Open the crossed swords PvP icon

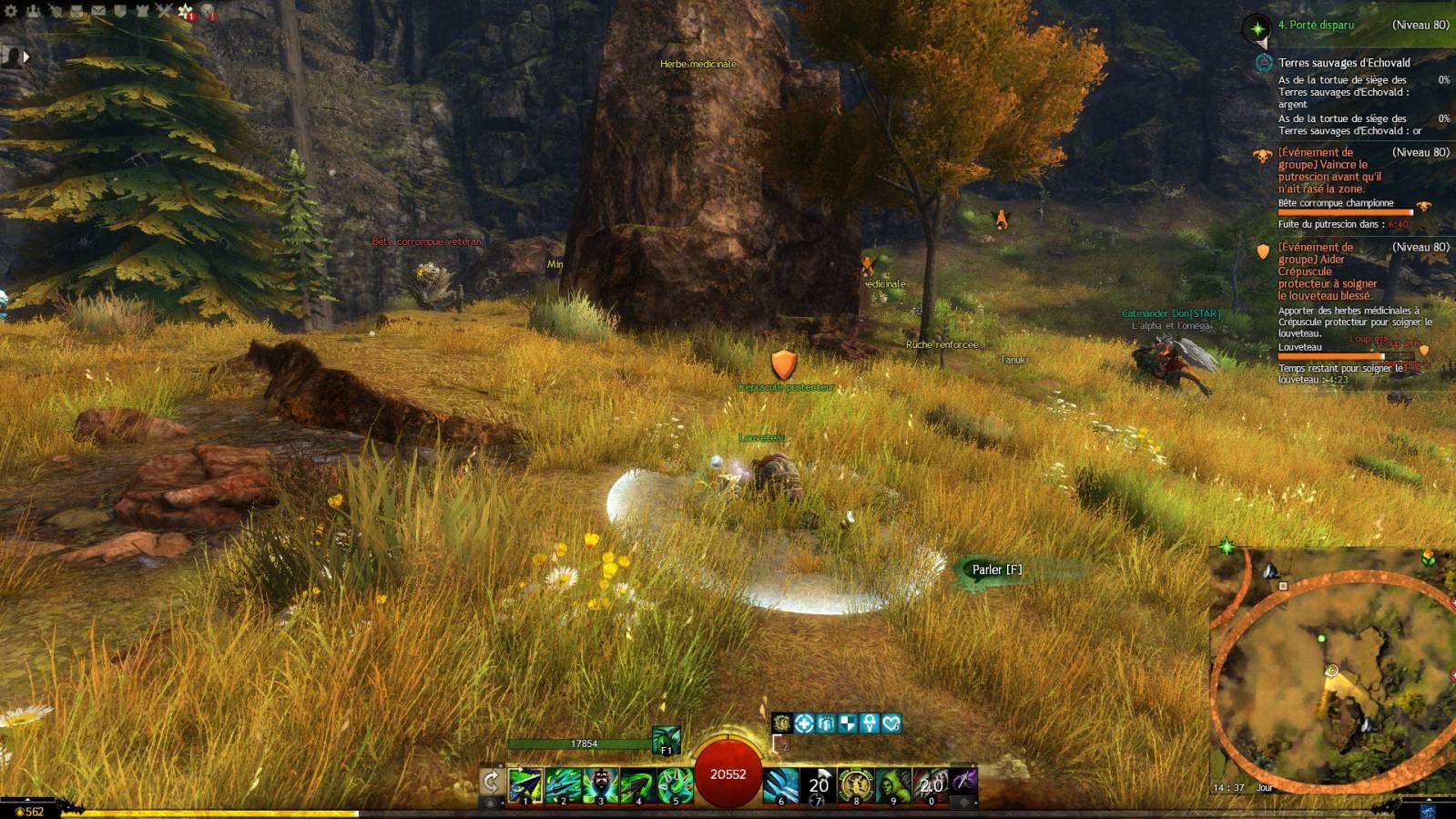(x=164, y=11)
